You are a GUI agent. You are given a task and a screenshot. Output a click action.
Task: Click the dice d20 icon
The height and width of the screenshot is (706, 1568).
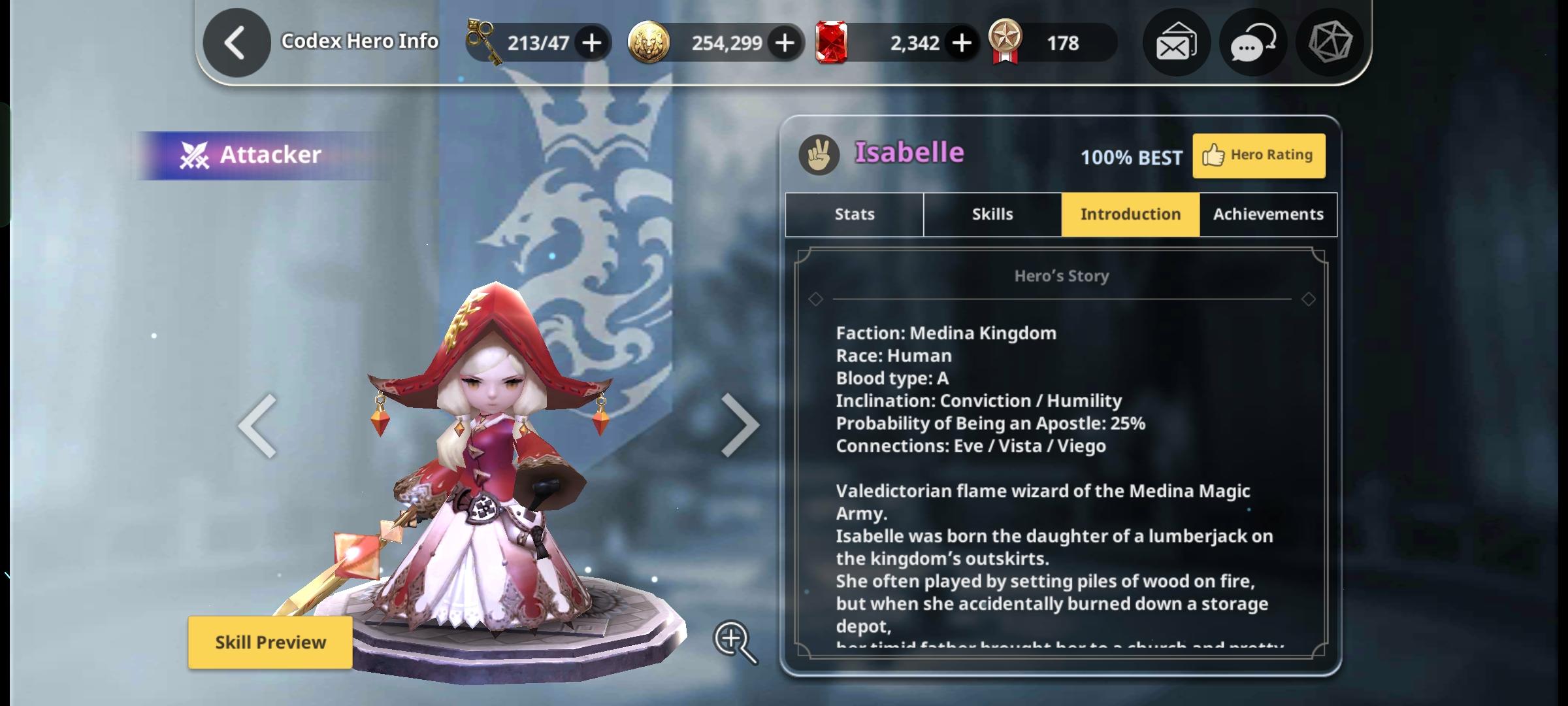click(1330, 42)
